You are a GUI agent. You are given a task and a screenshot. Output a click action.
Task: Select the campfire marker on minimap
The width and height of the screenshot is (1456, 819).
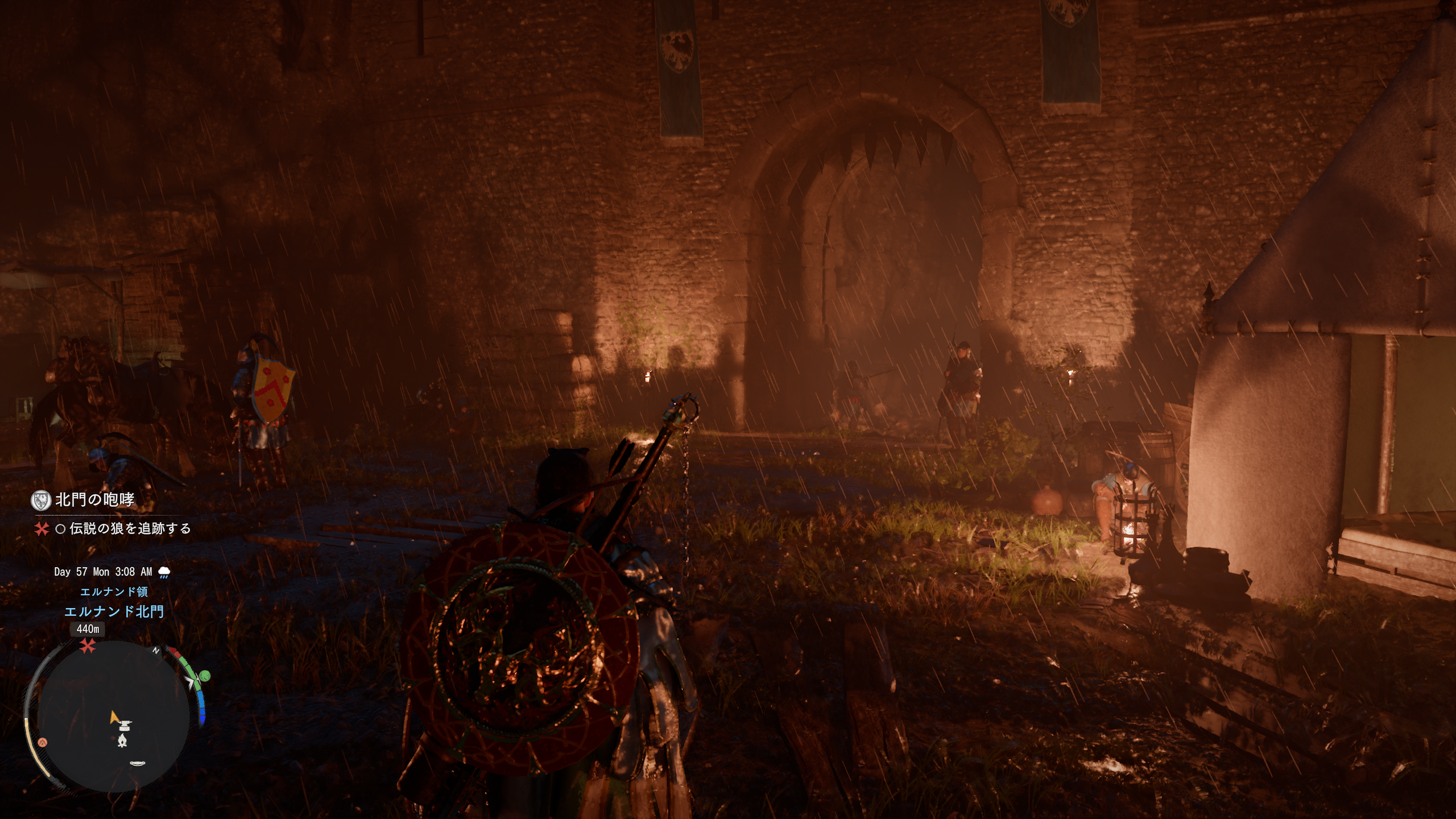point(122,739)
